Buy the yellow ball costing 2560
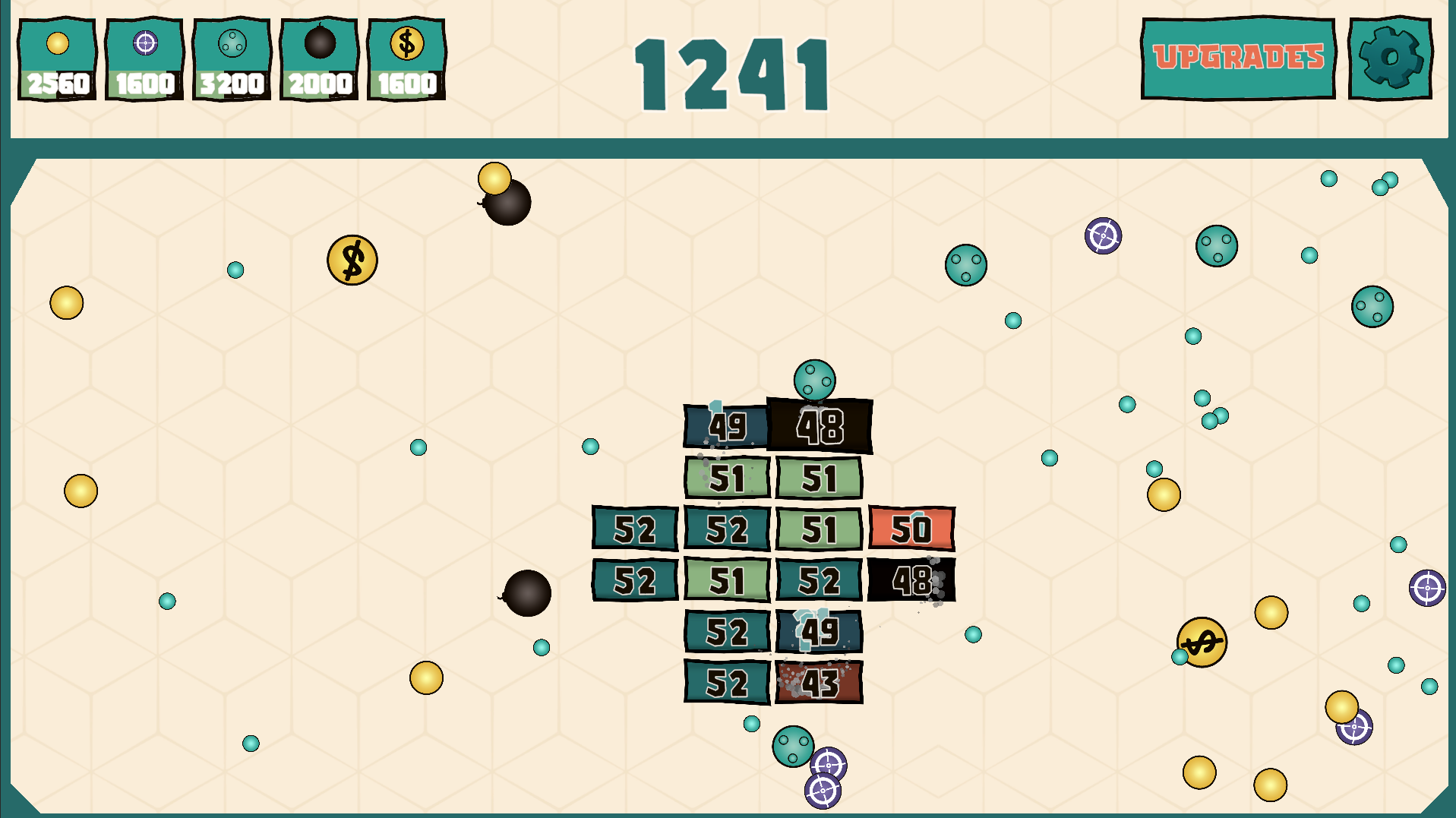1456x818 pixels. click(x=56, y=53)
